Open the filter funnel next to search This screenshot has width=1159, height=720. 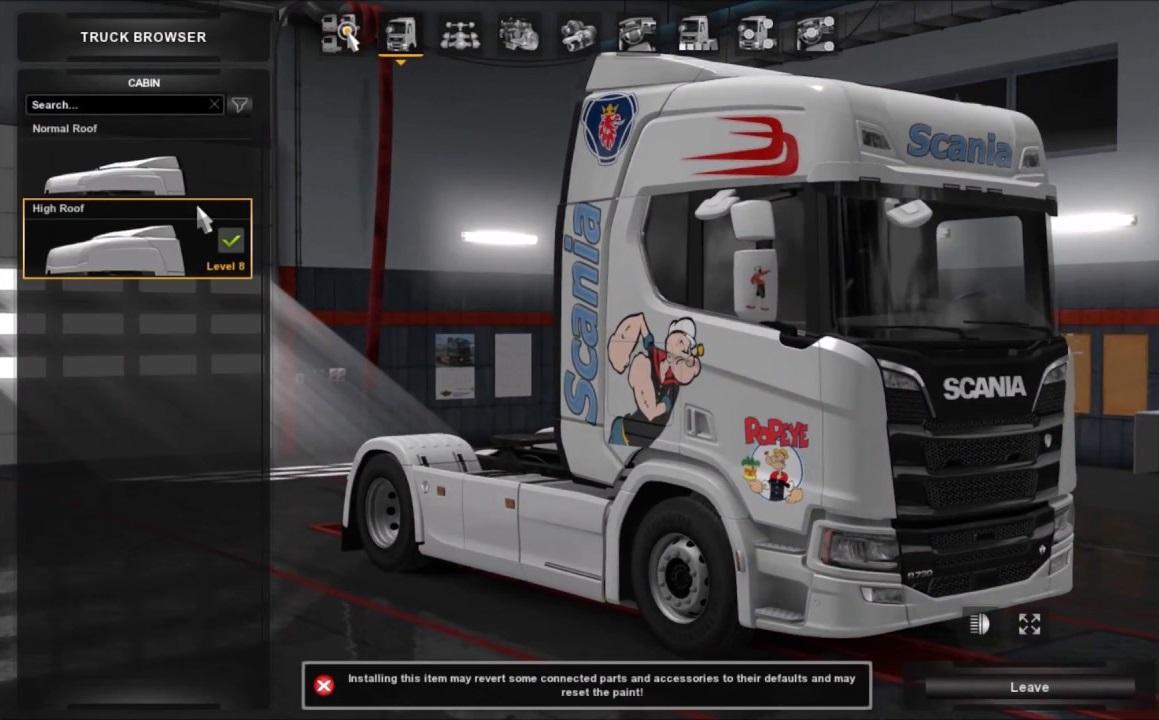(240, 105)
